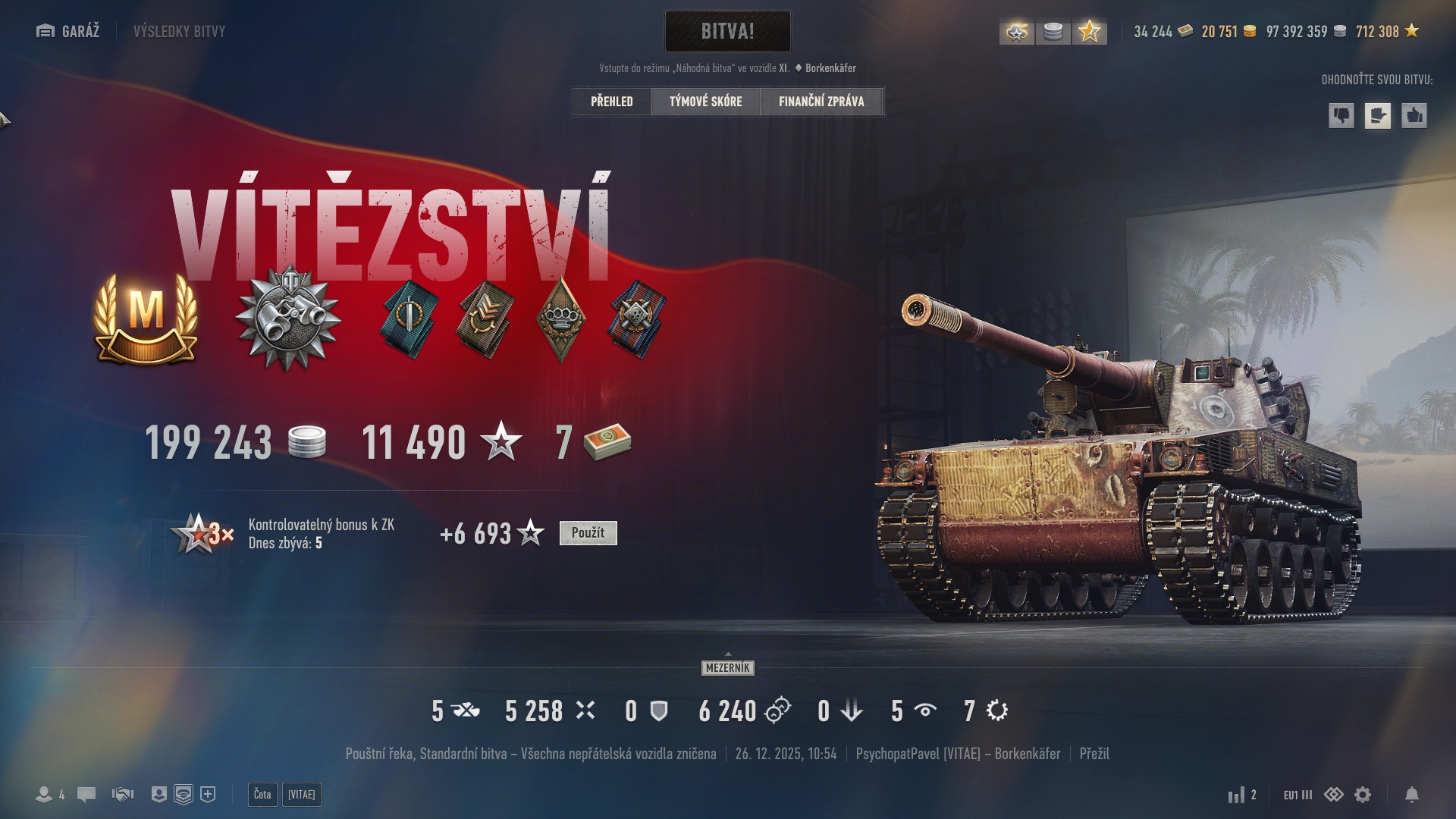The height and width of the screenshot is (819, 1456).
Task: Rate the battle with thumbs down
Action: pyautogui.click(x=1341, y=116)
